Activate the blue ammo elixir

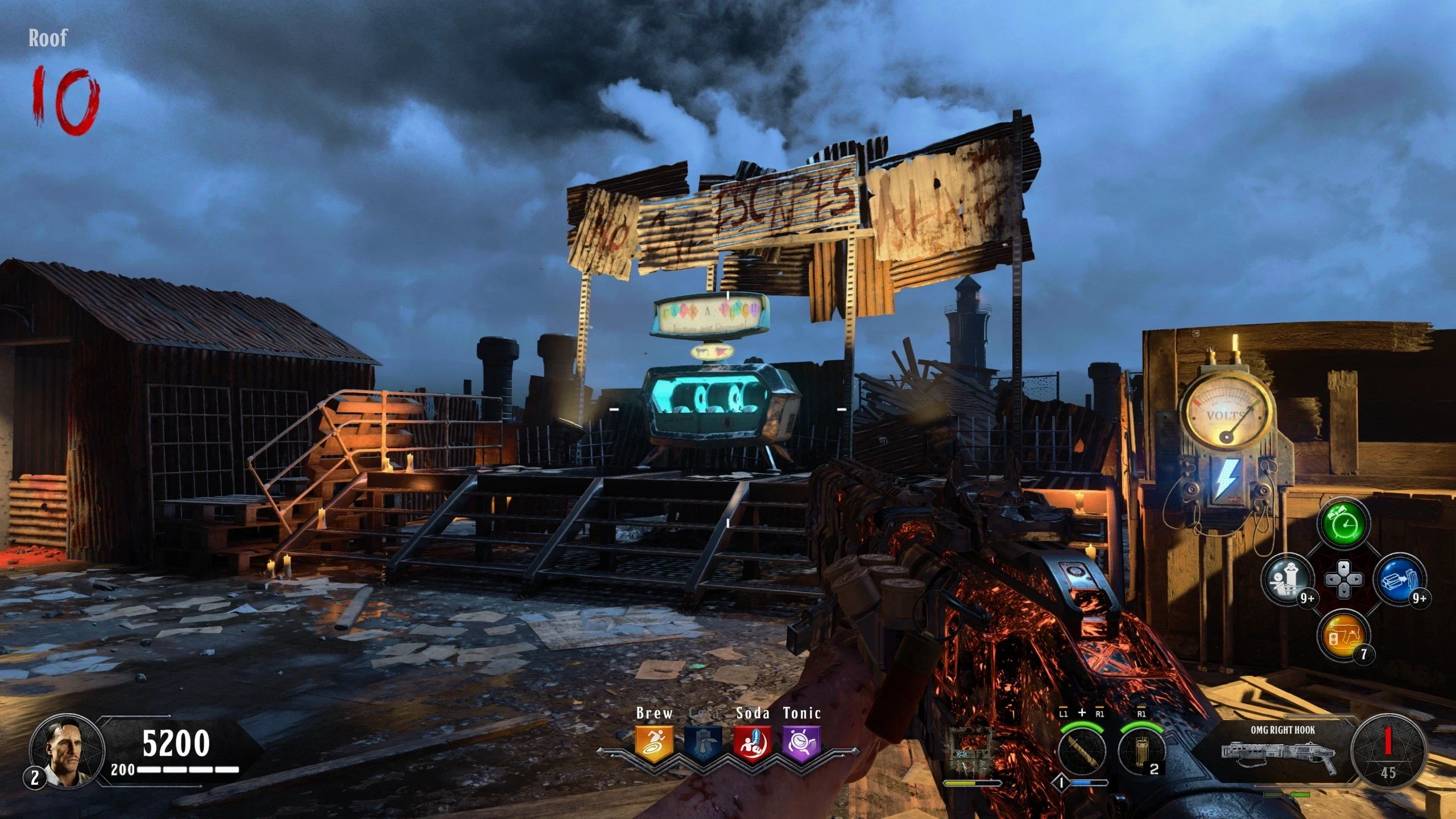[x=1399, y=580]
